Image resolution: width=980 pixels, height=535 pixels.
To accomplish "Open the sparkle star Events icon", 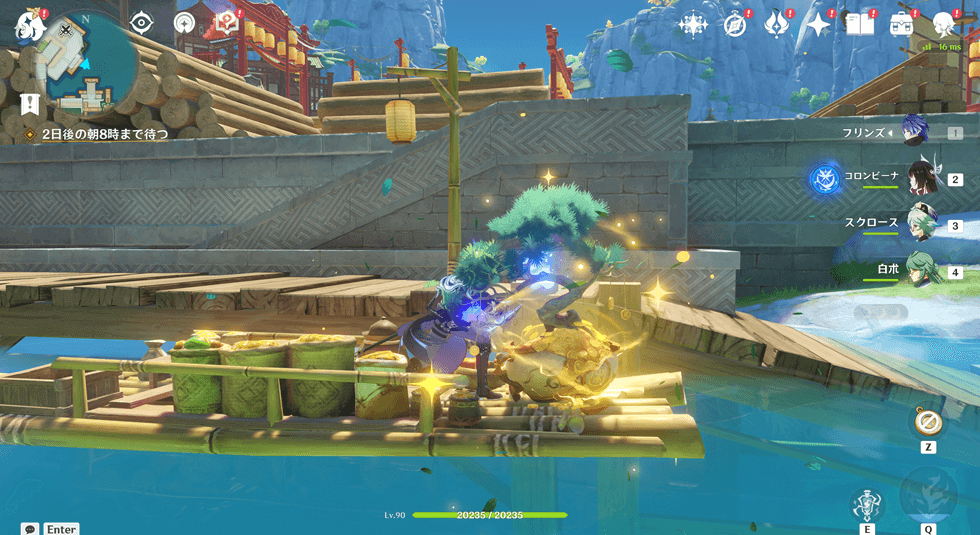I will pyautogui.click(x=819, y=25).
